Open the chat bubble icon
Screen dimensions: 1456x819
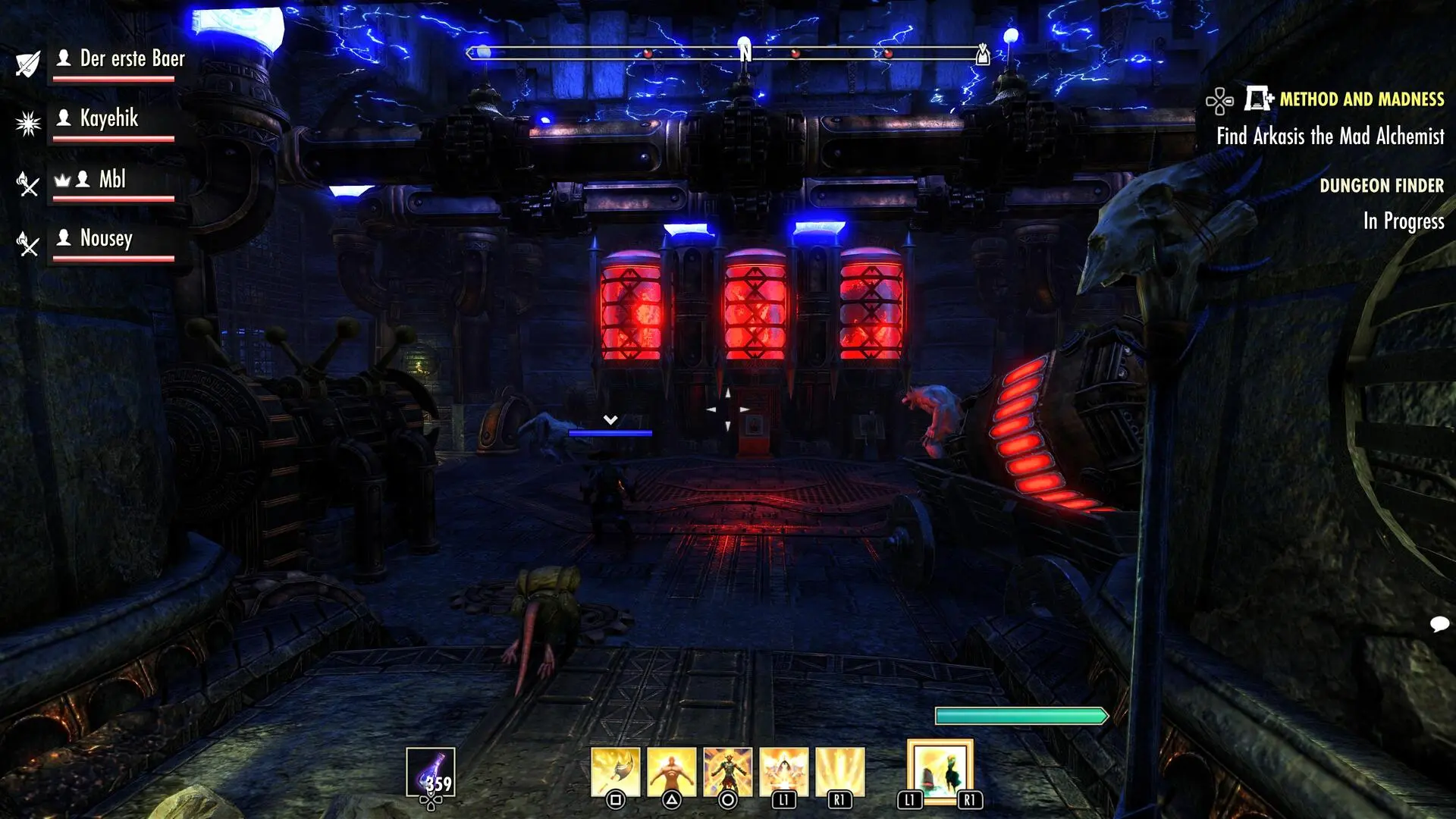1439,624
